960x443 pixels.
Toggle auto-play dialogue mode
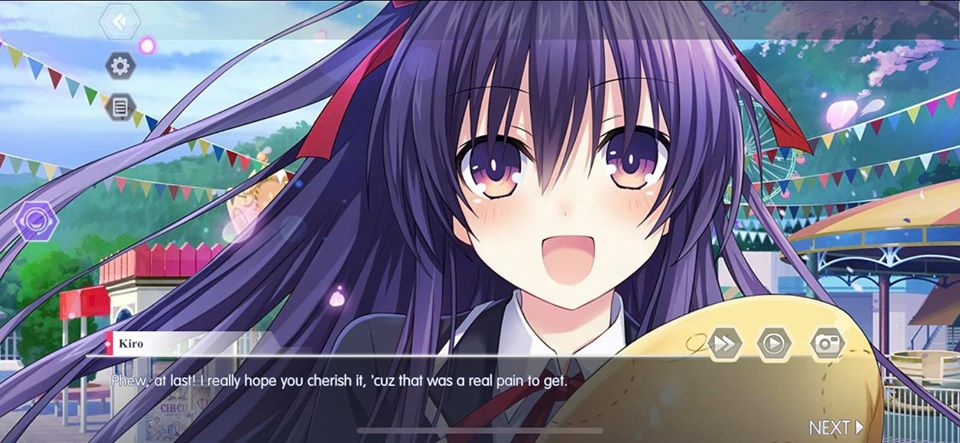tap(774, 343)
